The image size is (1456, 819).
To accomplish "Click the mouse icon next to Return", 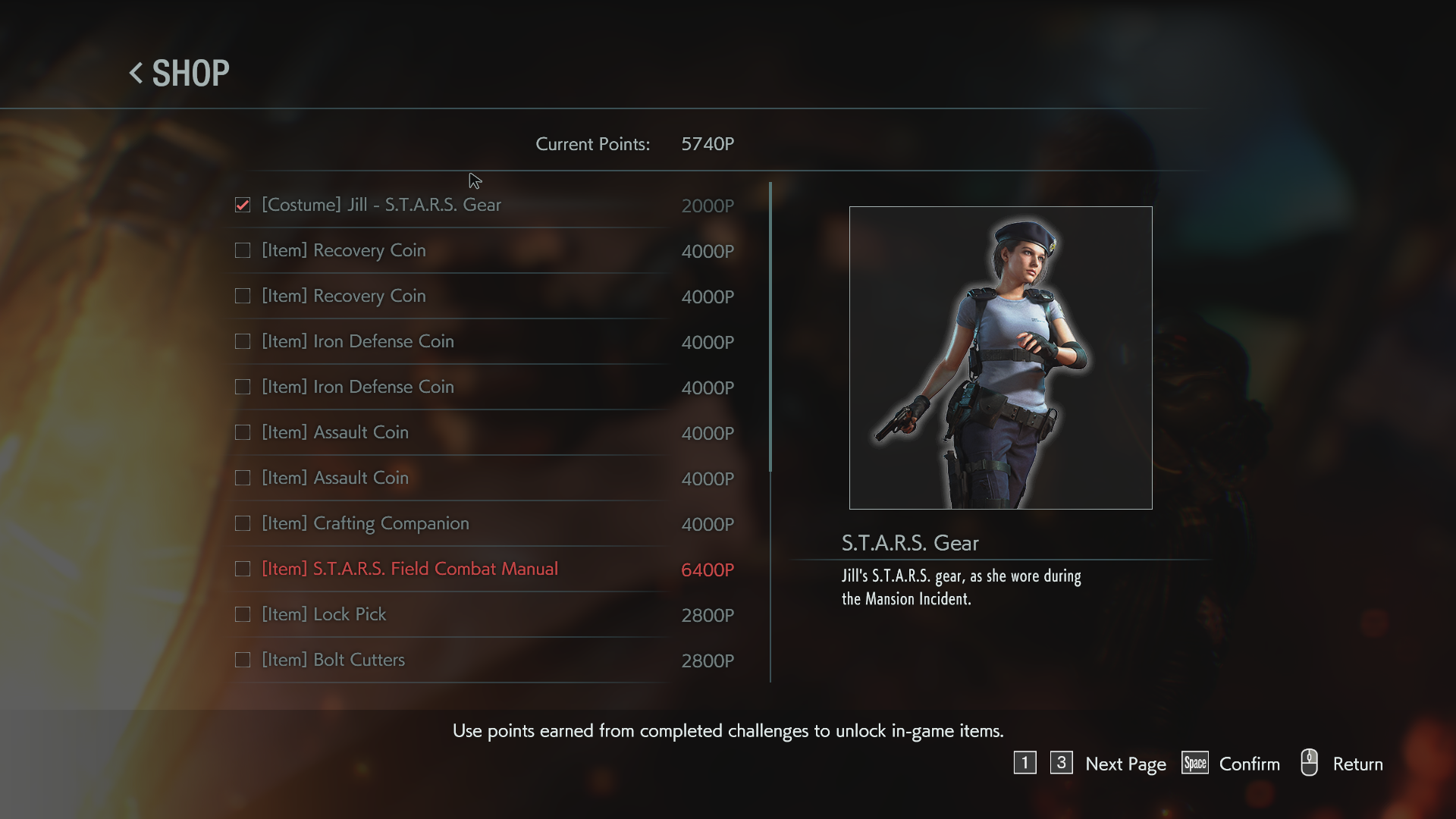I will [1308, 764].
